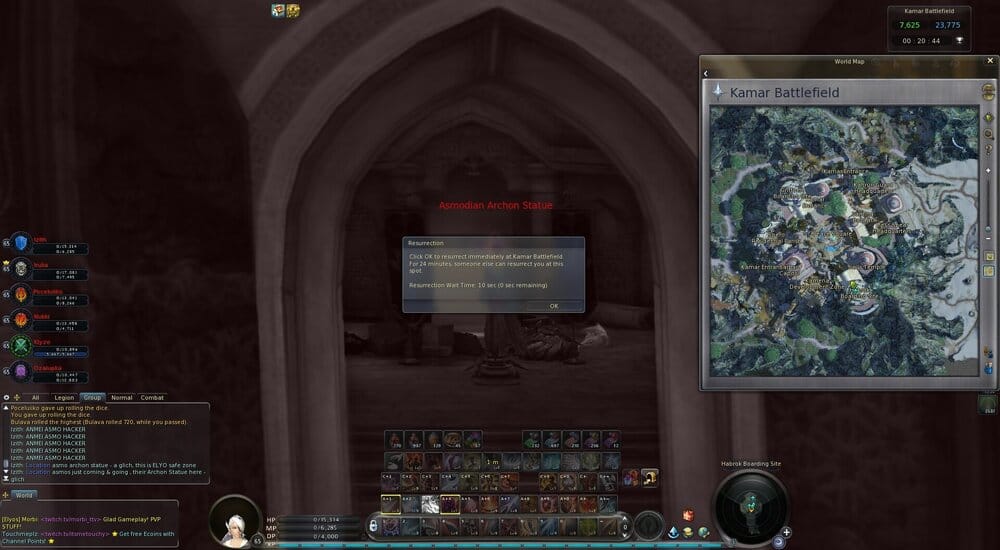Image resolution: width=1000 pixels, height=550 pixels.
Task: Confirm resurrection with the OK button
Action: [553, 306]
